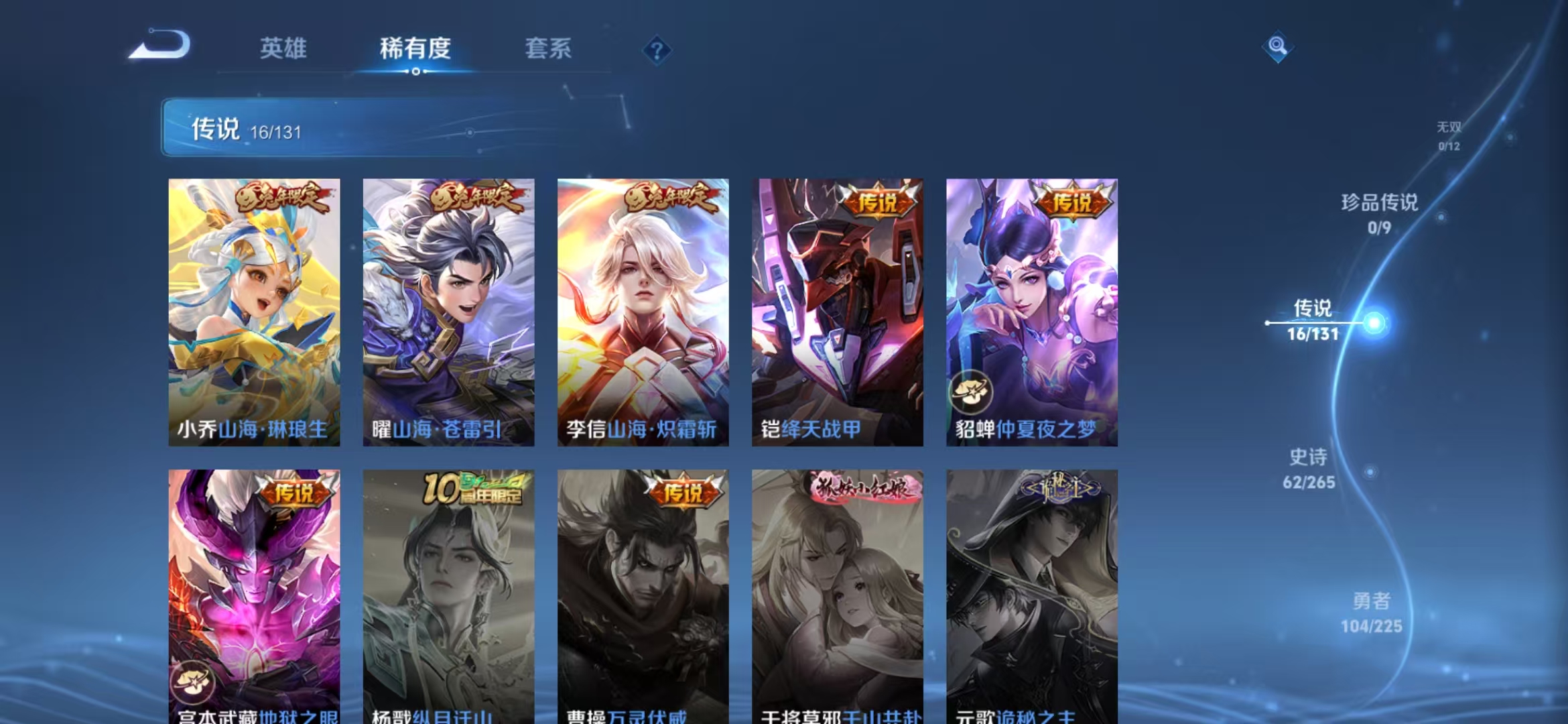The image size is (1568, 724).
Task: Switch to the 英雄 tab
Action: [283, 49]
